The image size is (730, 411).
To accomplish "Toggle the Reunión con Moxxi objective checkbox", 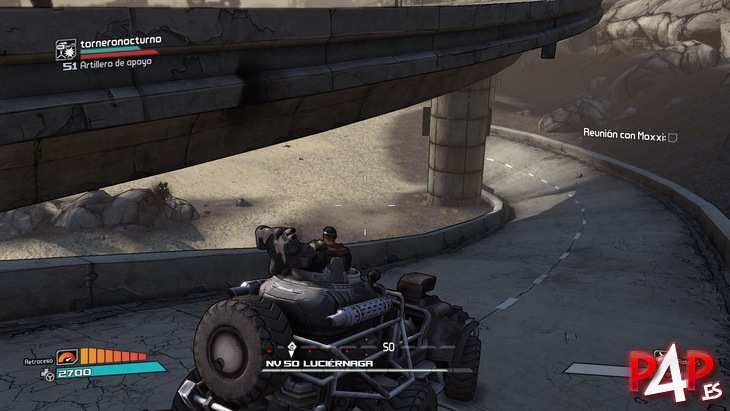I will (x=673, y=136).
